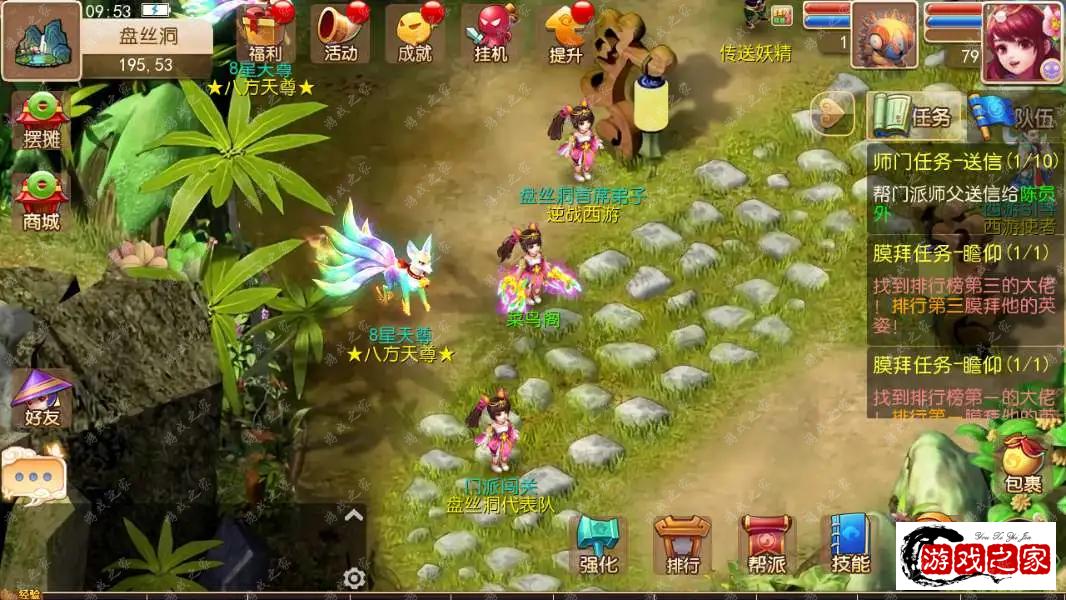Open the 商城 shop

point(42,202)
